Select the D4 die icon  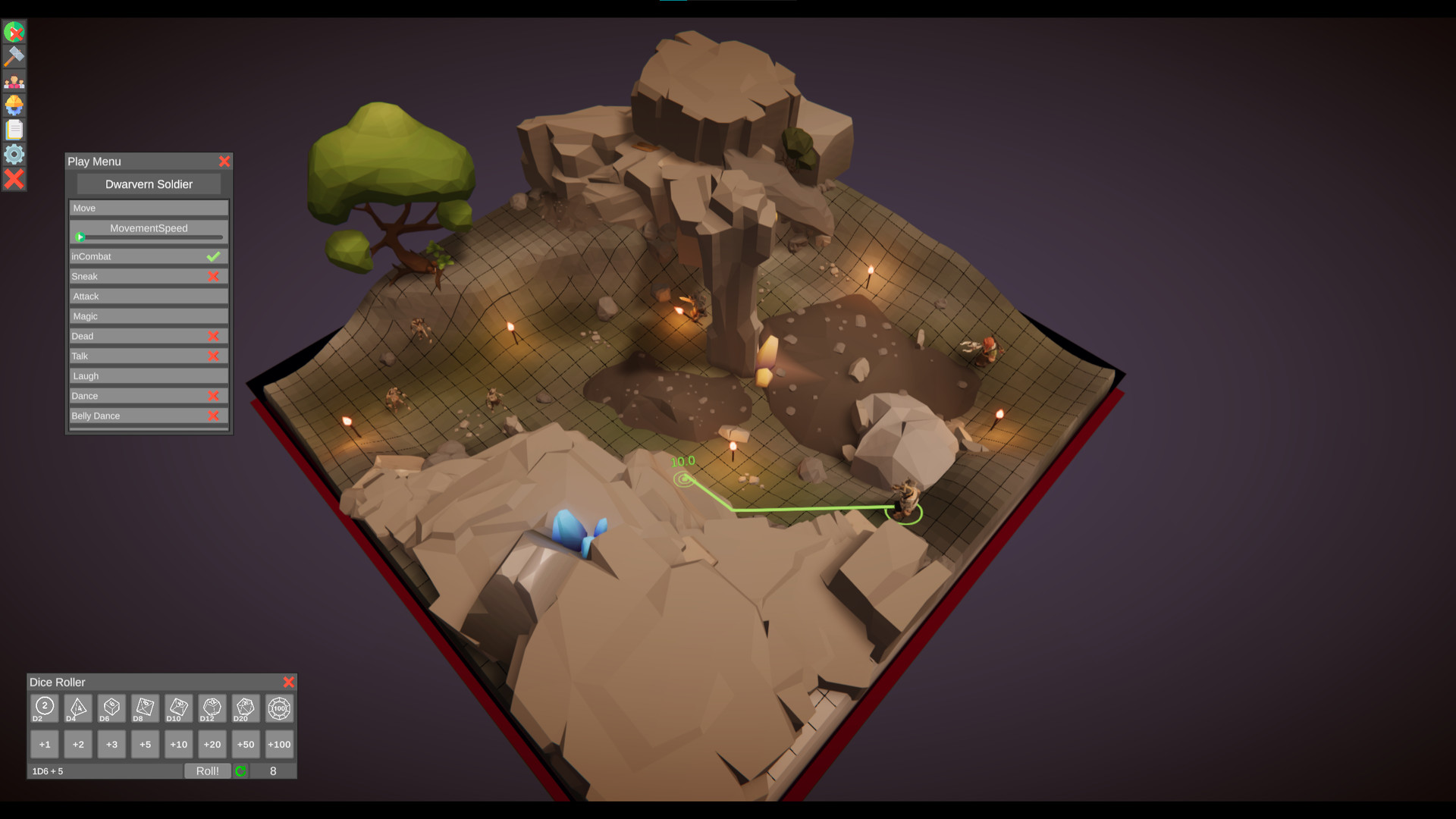click(78, 708)
